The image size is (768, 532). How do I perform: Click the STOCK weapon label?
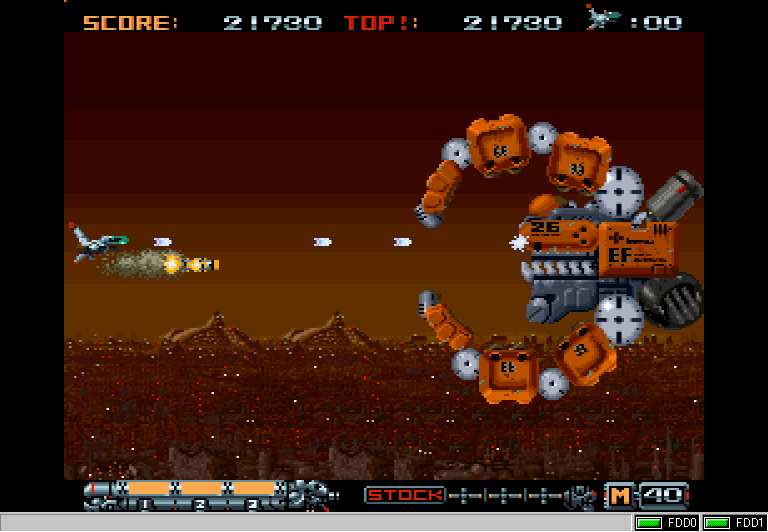click(x=405, y=495)
